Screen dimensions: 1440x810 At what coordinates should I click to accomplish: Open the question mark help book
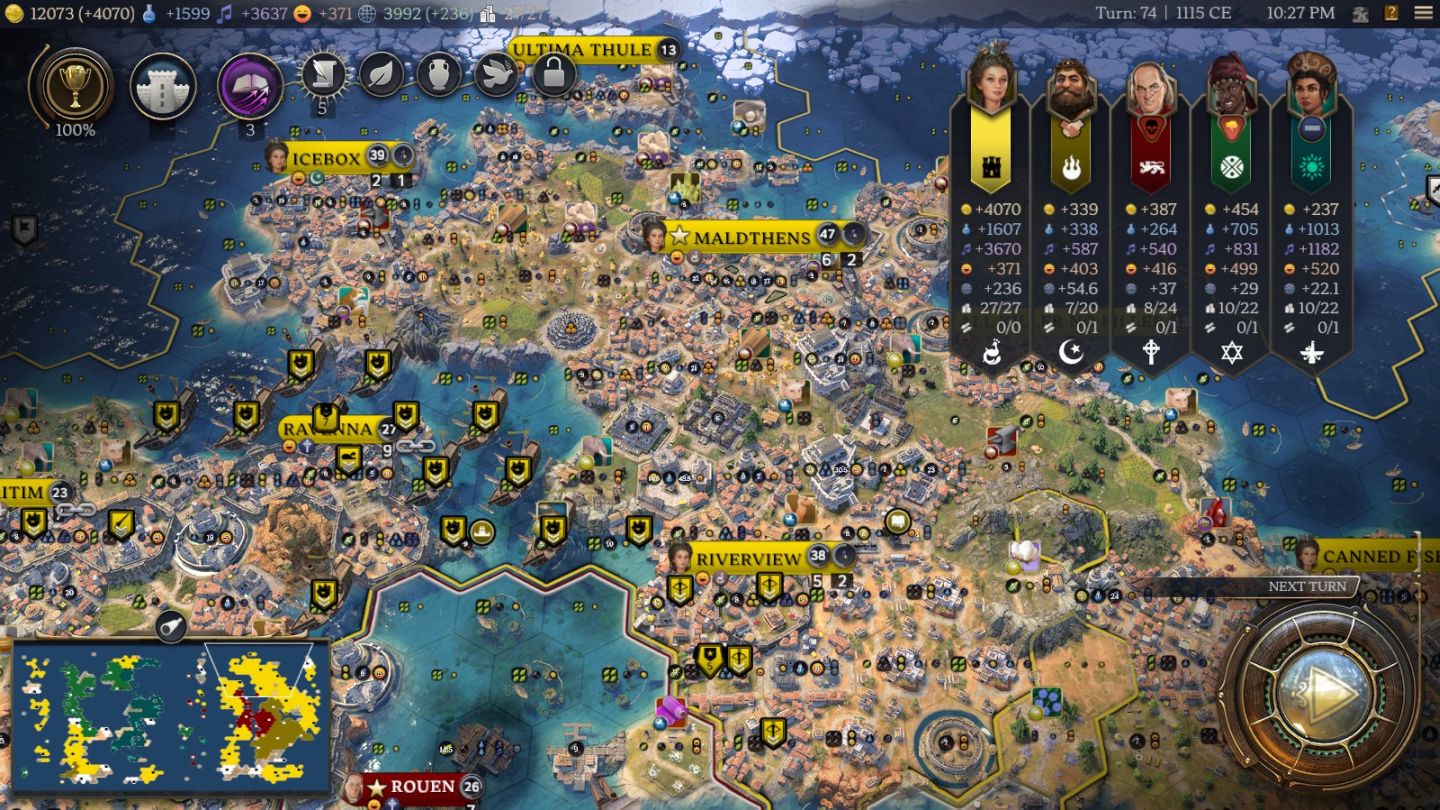[x=1391, y=13]
